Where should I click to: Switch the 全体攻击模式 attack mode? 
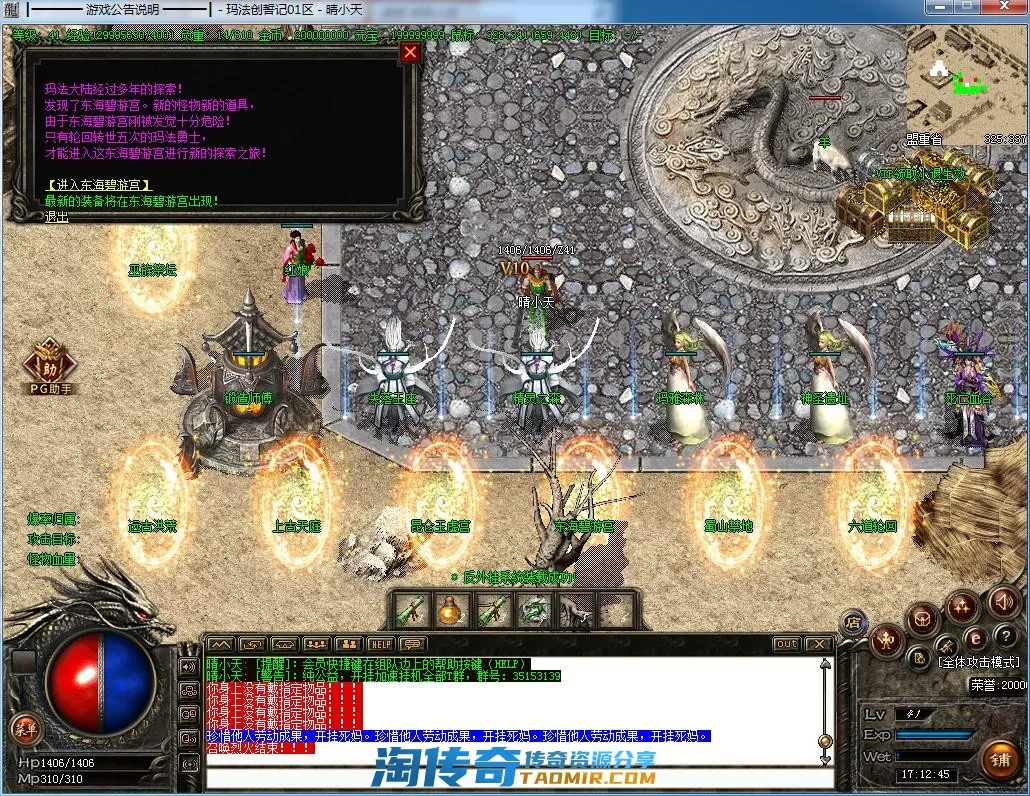click(979, 662)
